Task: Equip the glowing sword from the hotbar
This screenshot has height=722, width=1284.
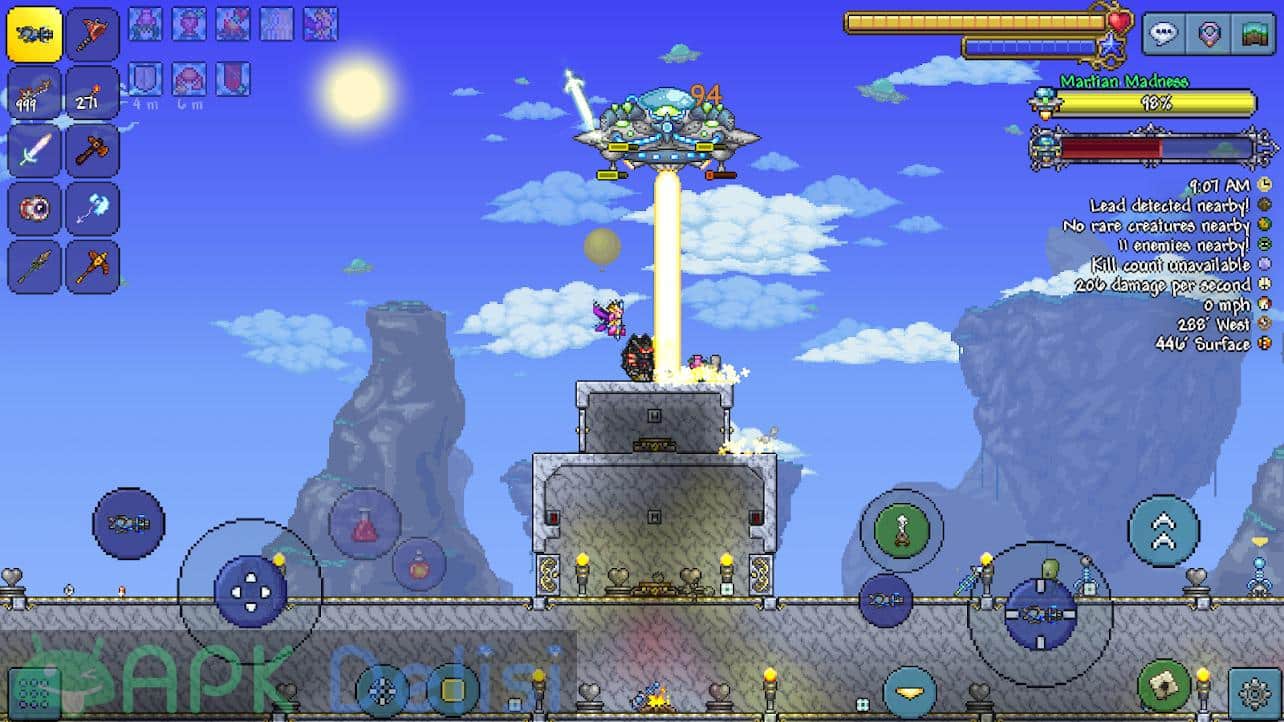Action: pyautogui.click(x=34, y=151)
